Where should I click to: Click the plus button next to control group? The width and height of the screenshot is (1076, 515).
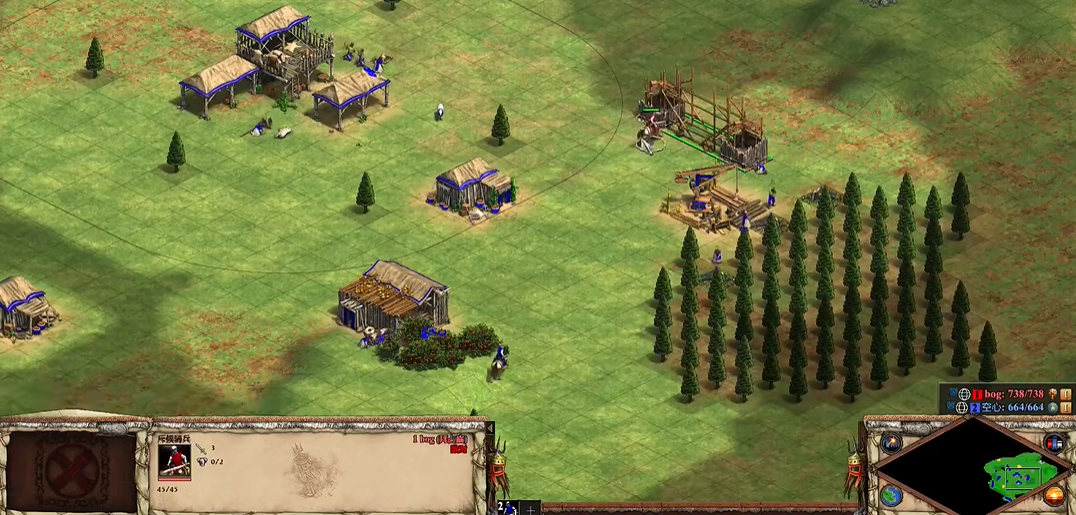530,508
